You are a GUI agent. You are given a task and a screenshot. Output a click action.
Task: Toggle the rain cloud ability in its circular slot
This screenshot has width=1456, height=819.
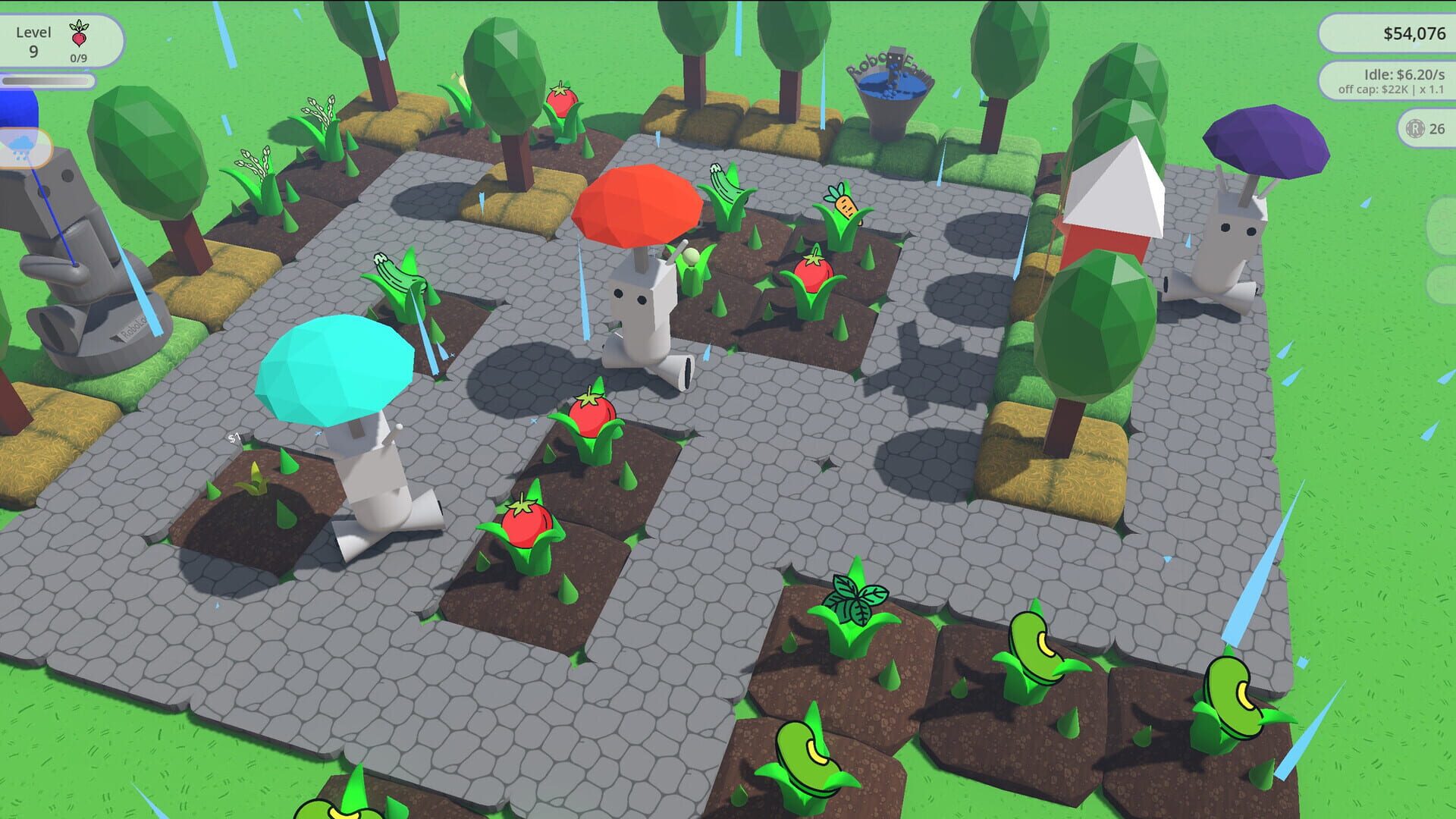pyautogui.click(x=21, y=146)
